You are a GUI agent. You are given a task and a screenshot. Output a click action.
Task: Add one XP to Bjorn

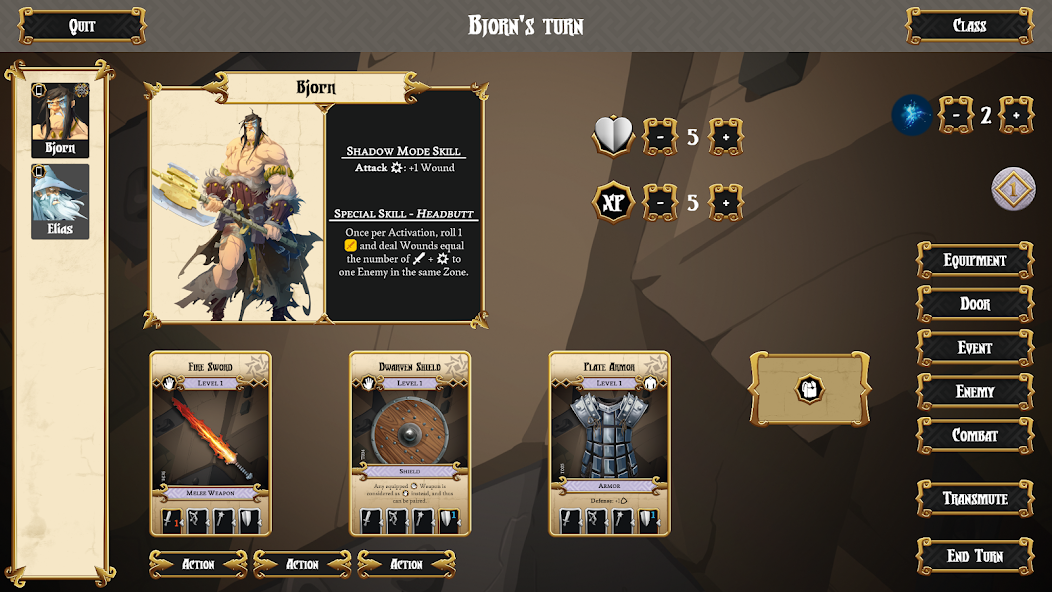click(x=726, y=203)
